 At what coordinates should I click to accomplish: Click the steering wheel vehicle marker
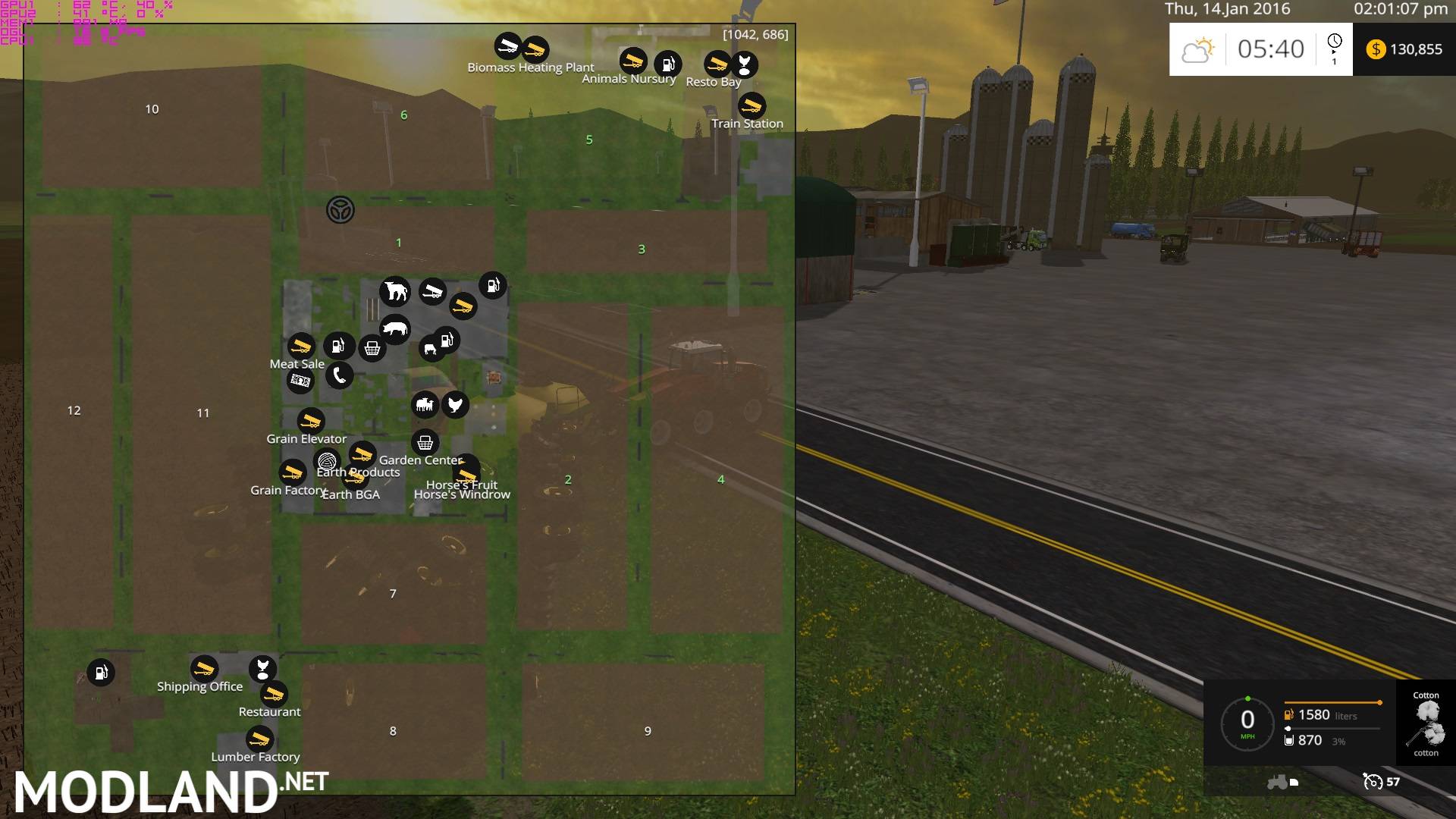pyautogui.click(x=340, y=209)
